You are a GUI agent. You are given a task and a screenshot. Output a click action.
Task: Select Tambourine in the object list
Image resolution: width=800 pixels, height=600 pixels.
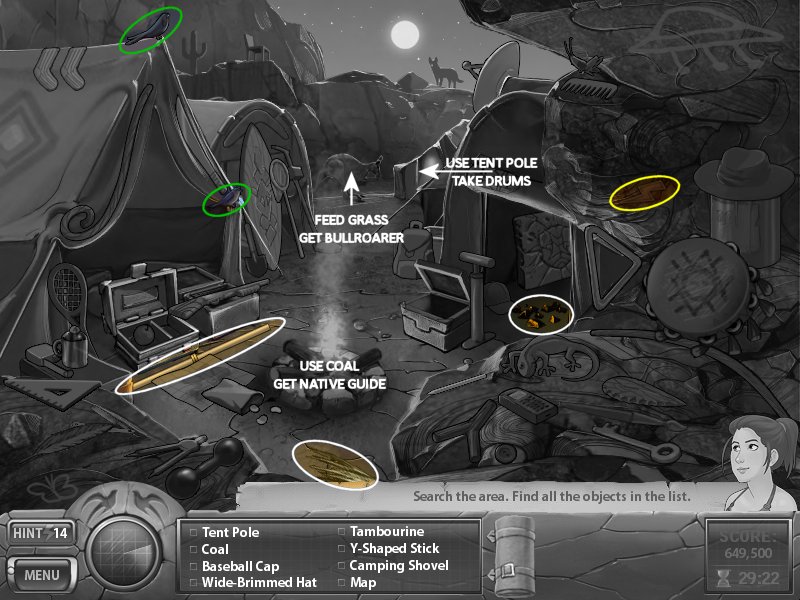pos(386,532)
